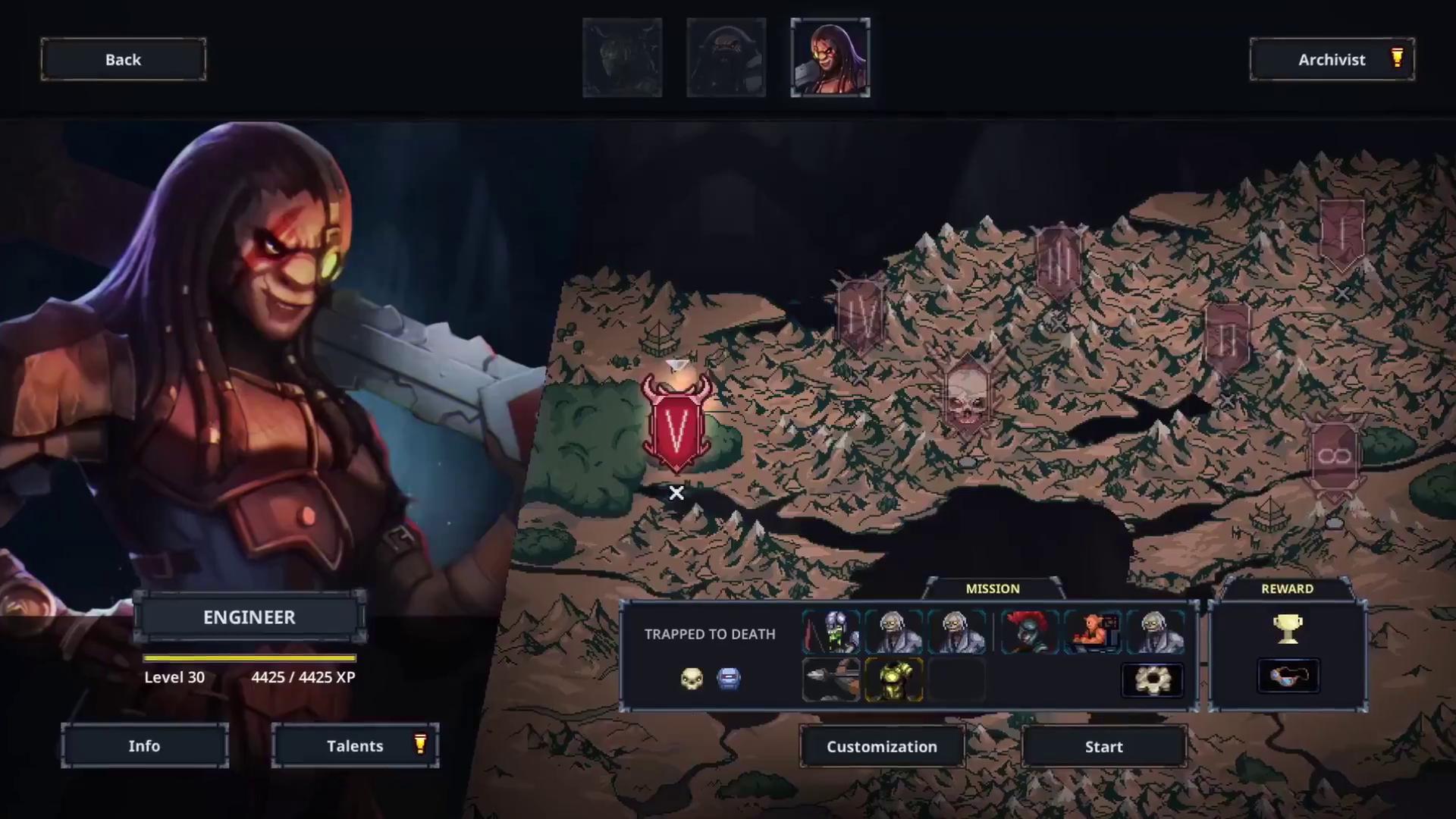The image size is (1456, 819).
Task: Open the Talents screen
Action: [x=355, y=745]
